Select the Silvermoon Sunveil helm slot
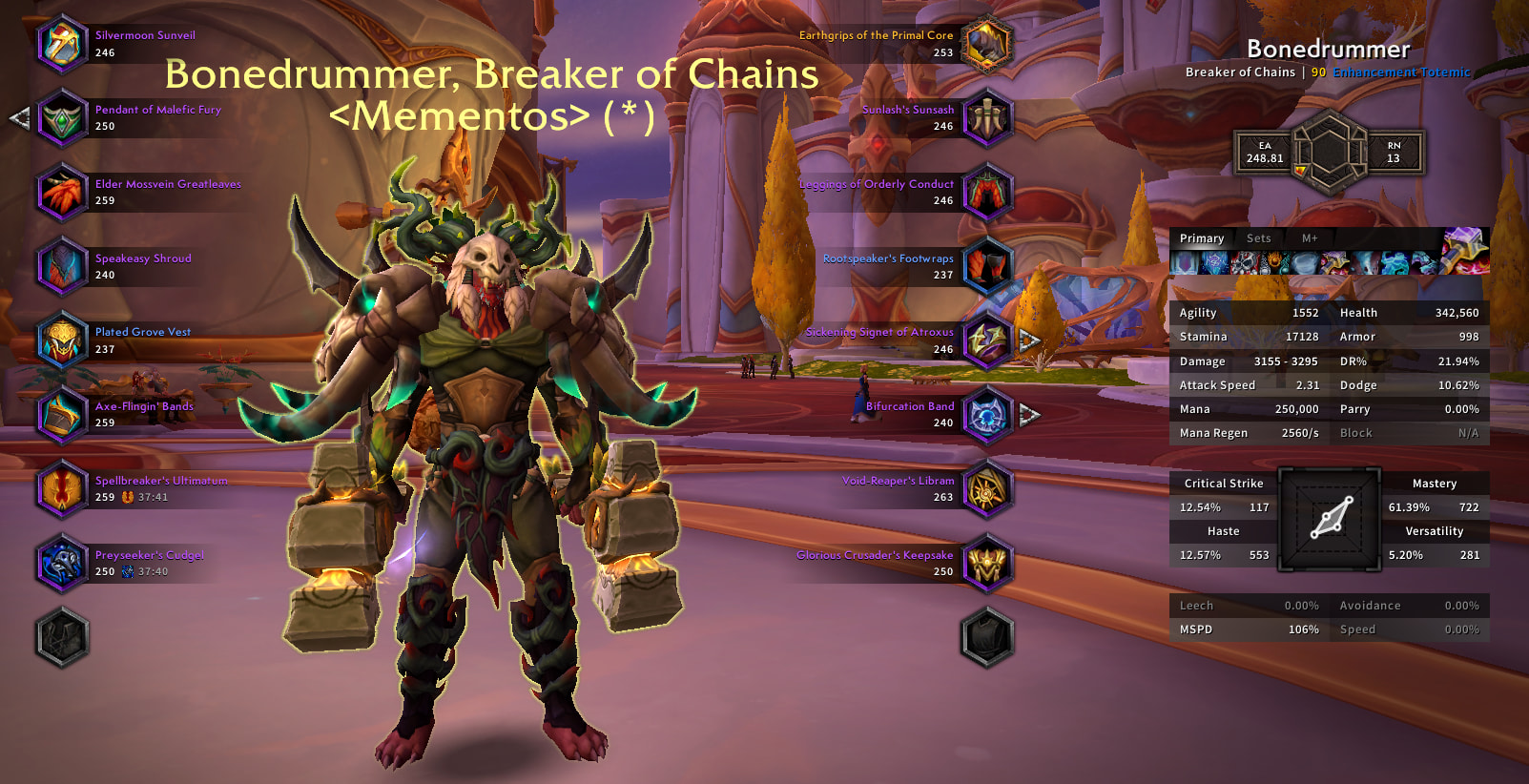Viewport: 1529px width, 784px height. click(x=62, y=44)
